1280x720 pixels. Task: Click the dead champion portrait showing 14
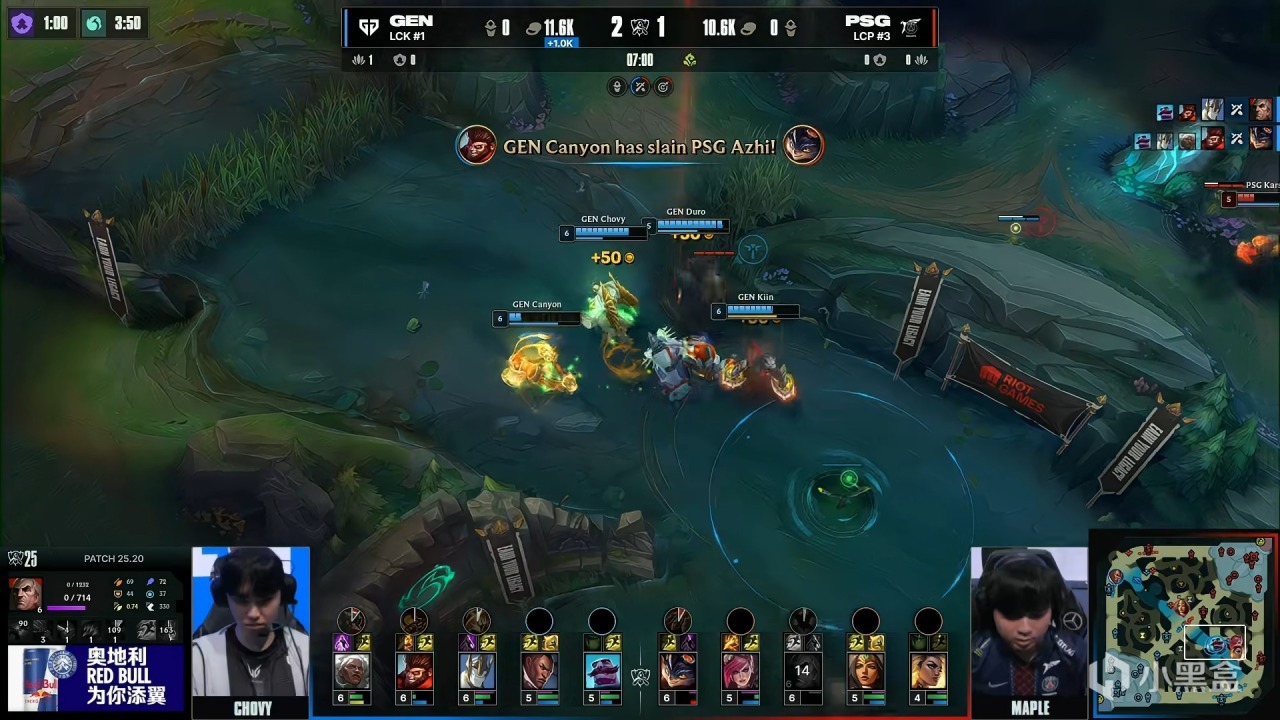pyautogui.click(x=802, y=671)
